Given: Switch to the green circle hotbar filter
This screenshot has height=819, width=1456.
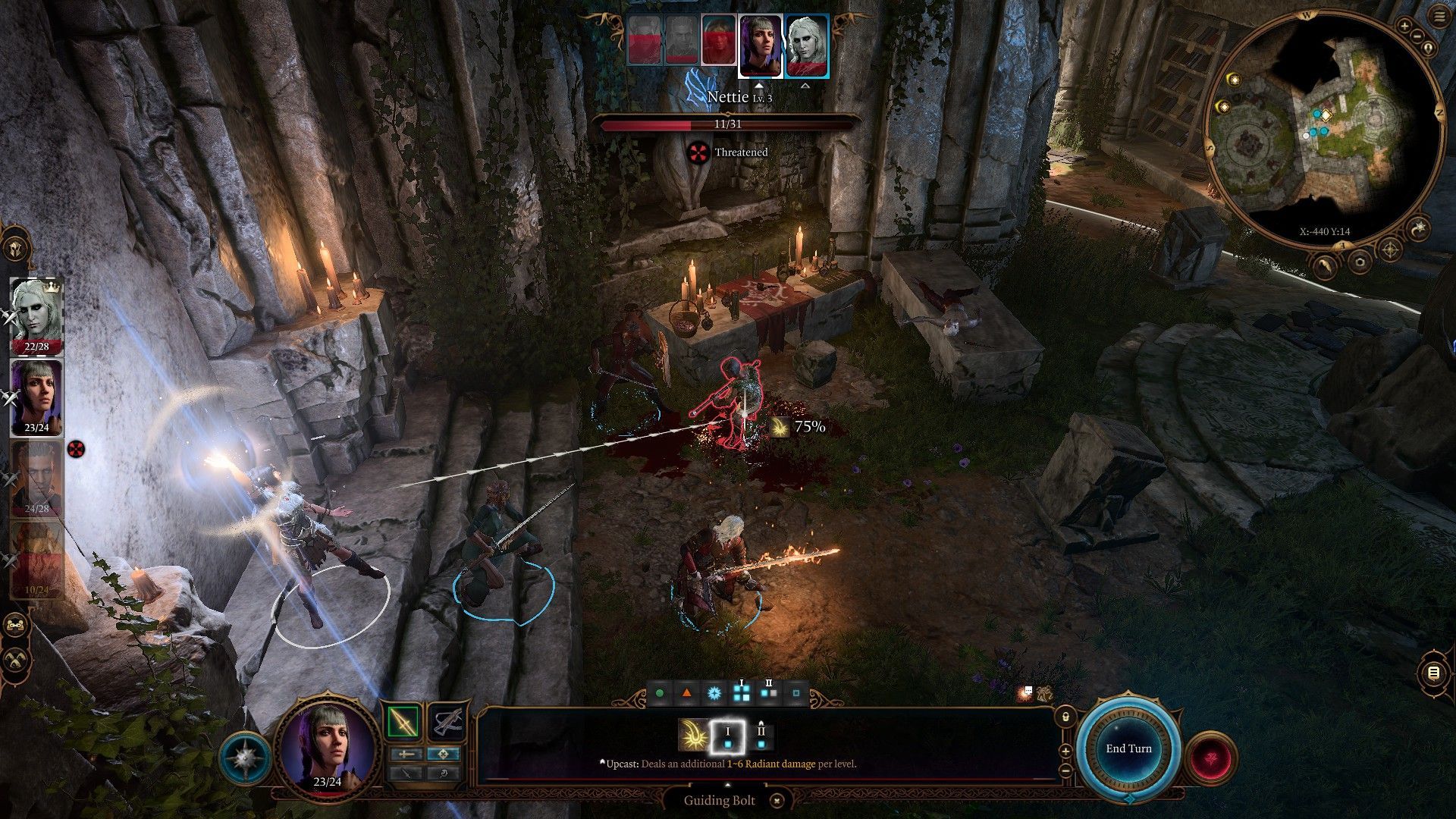Looking at the screenshot, I should tap(659, 693).
